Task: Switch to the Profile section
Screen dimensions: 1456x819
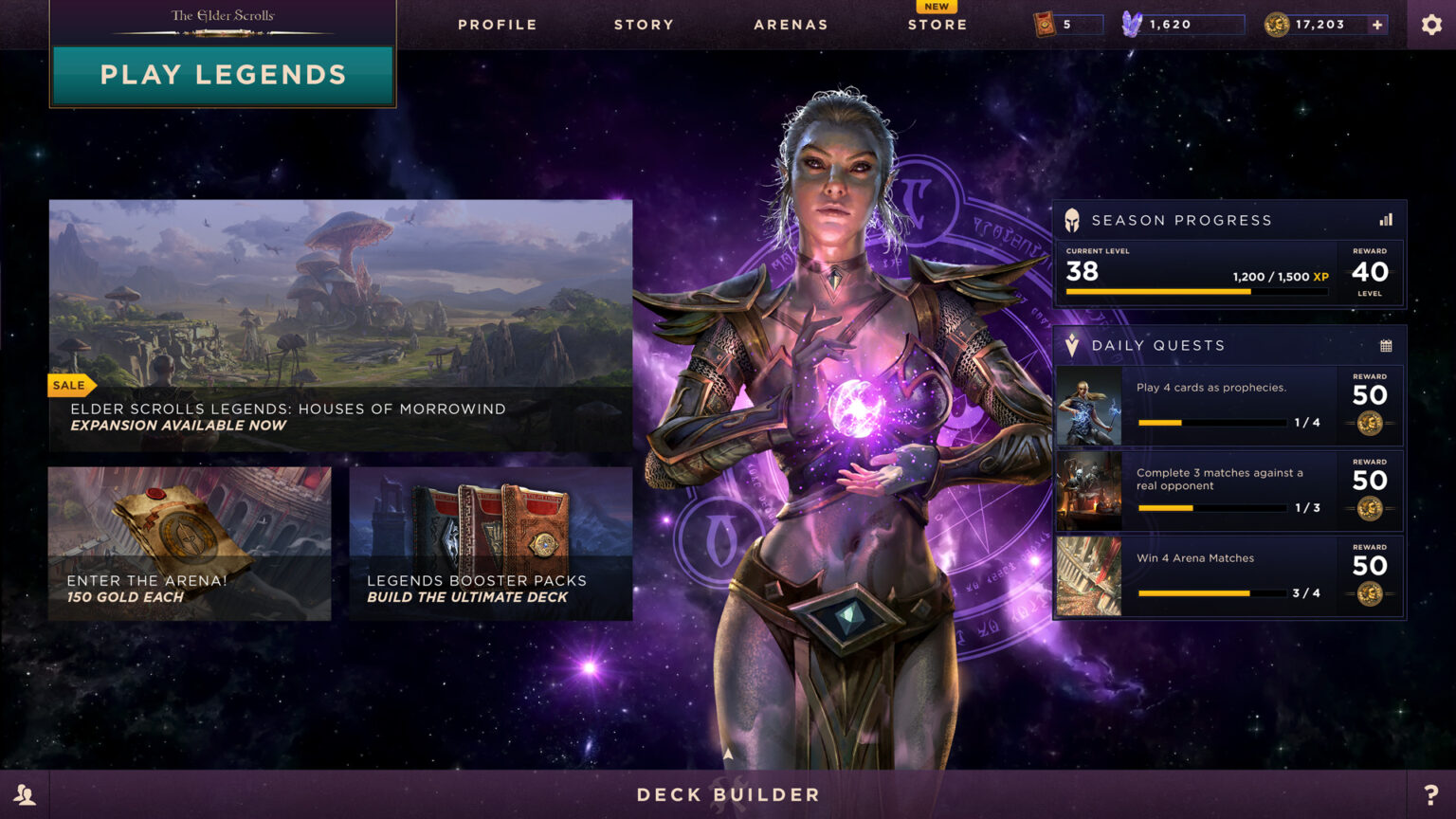Action: point(497,25)
